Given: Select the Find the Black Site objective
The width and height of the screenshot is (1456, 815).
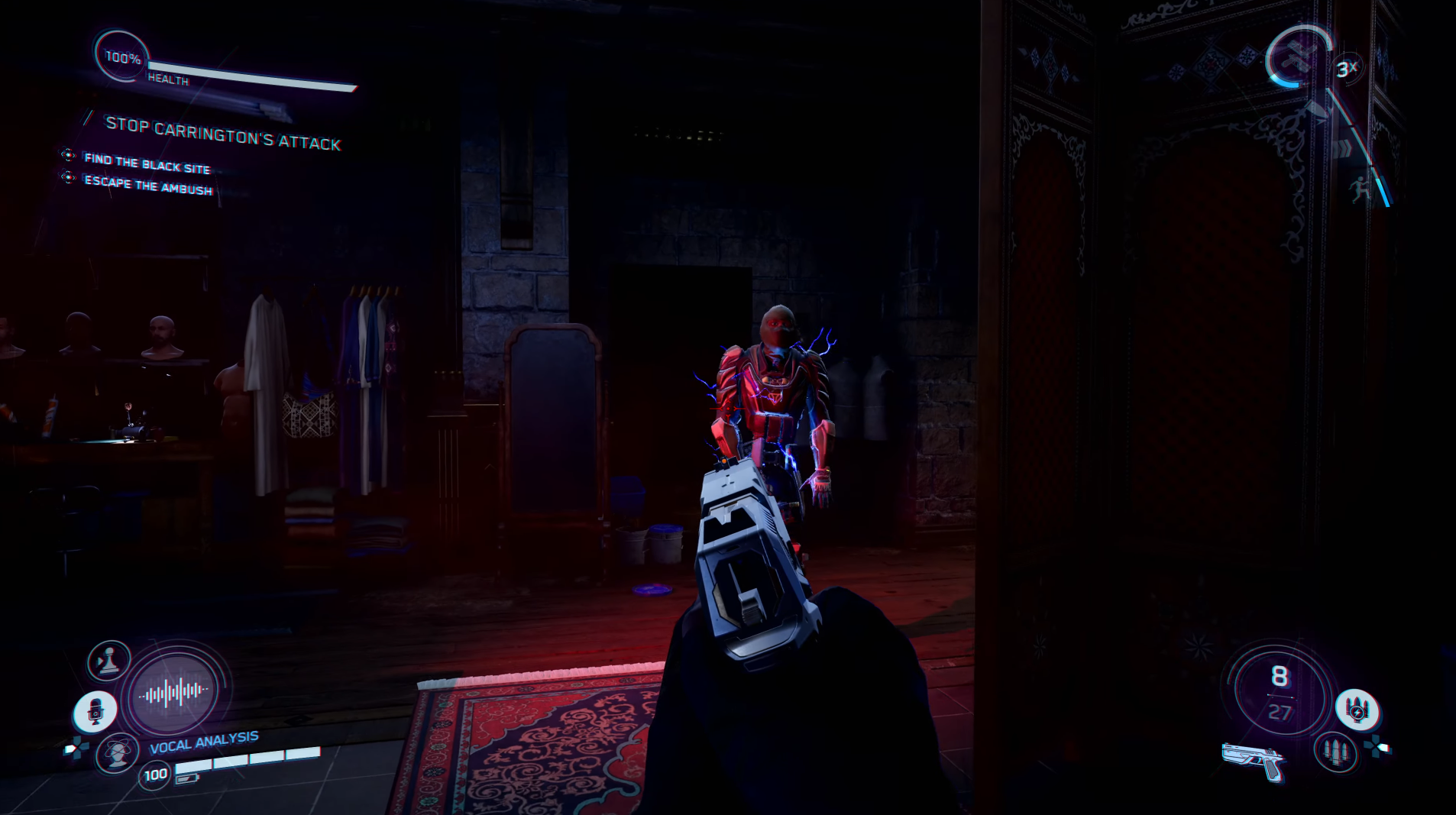Looking at the screenshot, I should tap(147, 163).
